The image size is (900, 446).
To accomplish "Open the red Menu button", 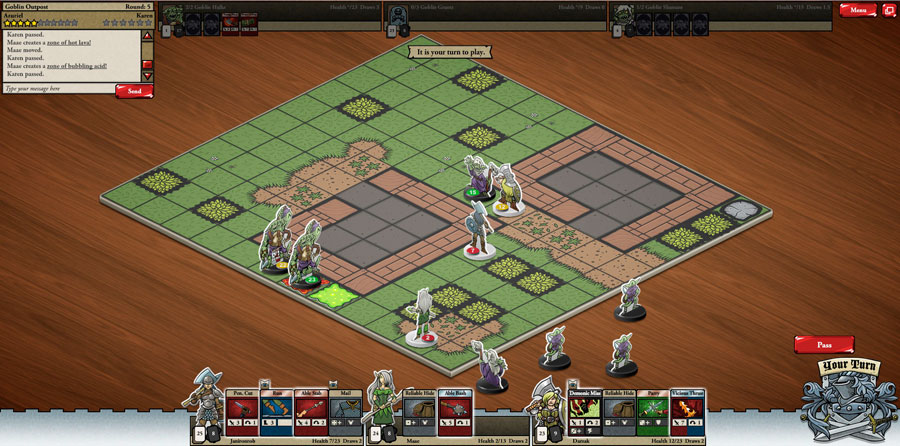I will pos(857,10).
